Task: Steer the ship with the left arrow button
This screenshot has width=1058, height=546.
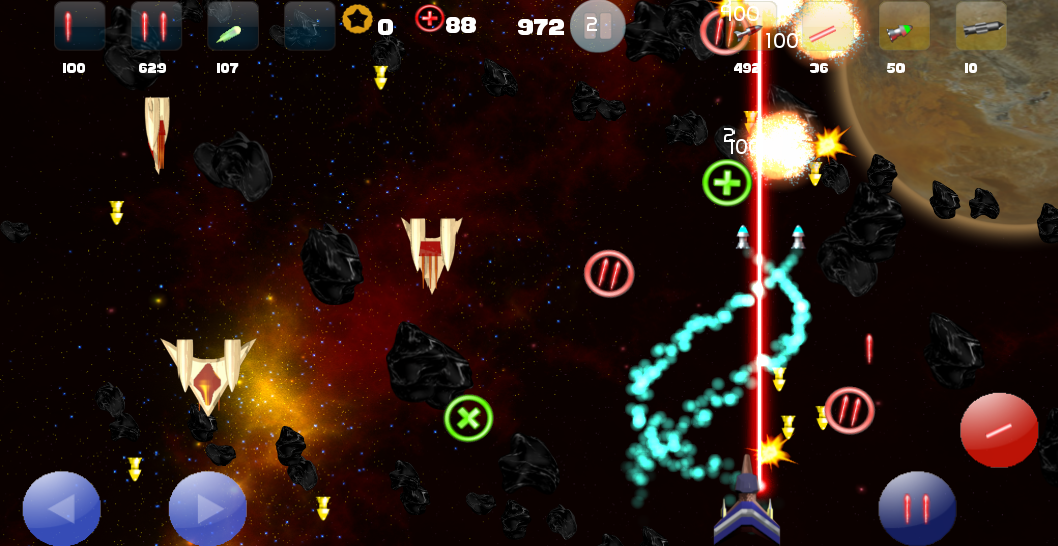Action: (62, 509)
